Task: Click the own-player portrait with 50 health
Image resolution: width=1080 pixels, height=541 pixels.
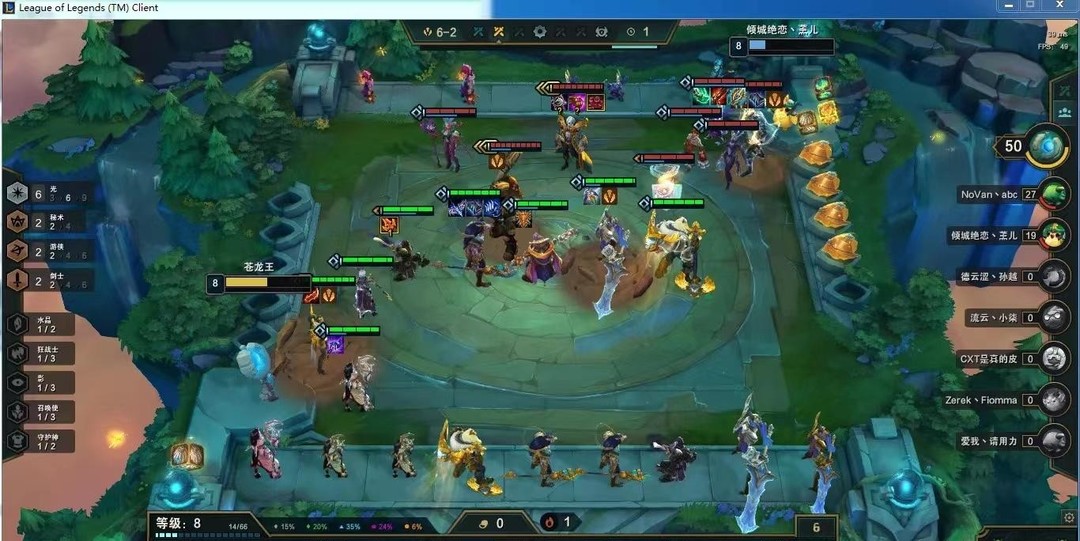Action: click(1047, 145)
